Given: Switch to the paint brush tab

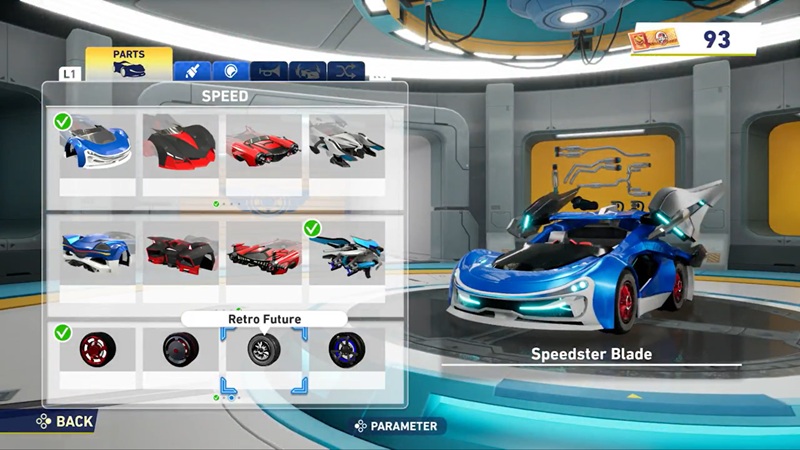Looking at the screenshot, I should click(190, 71).
